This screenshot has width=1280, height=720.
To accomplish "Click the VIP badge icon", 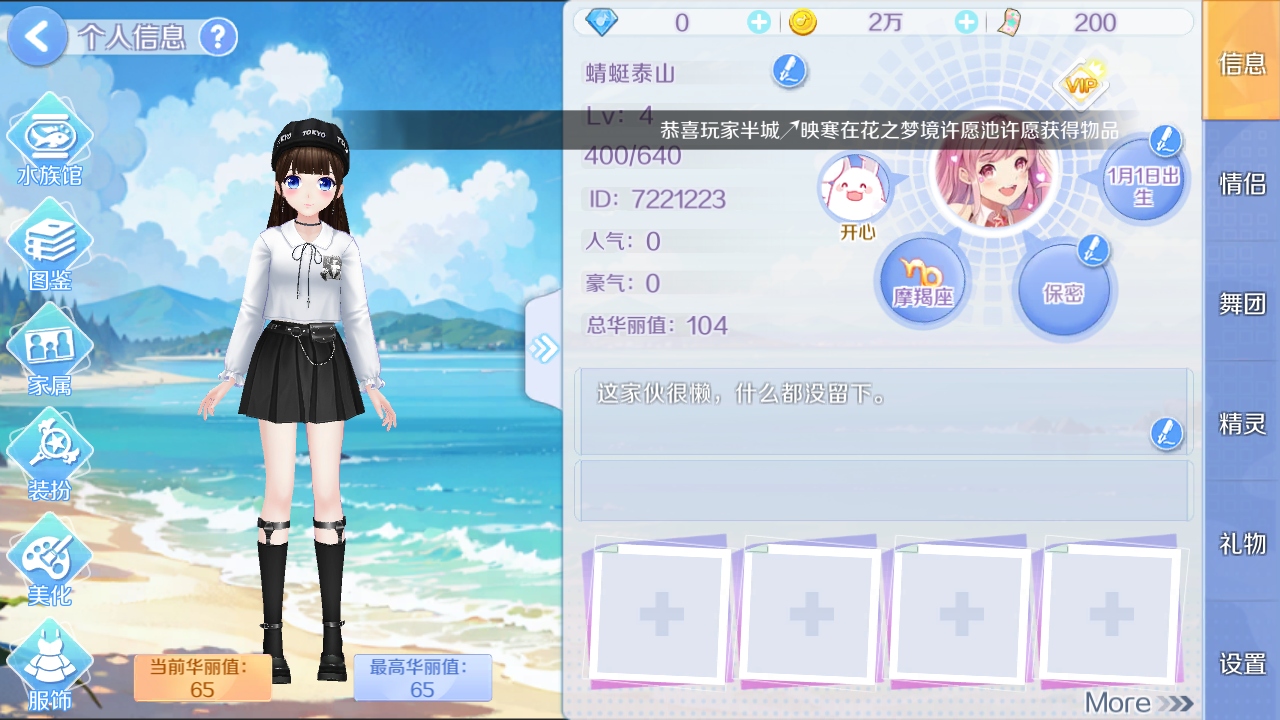I will tap(1082, 86).
